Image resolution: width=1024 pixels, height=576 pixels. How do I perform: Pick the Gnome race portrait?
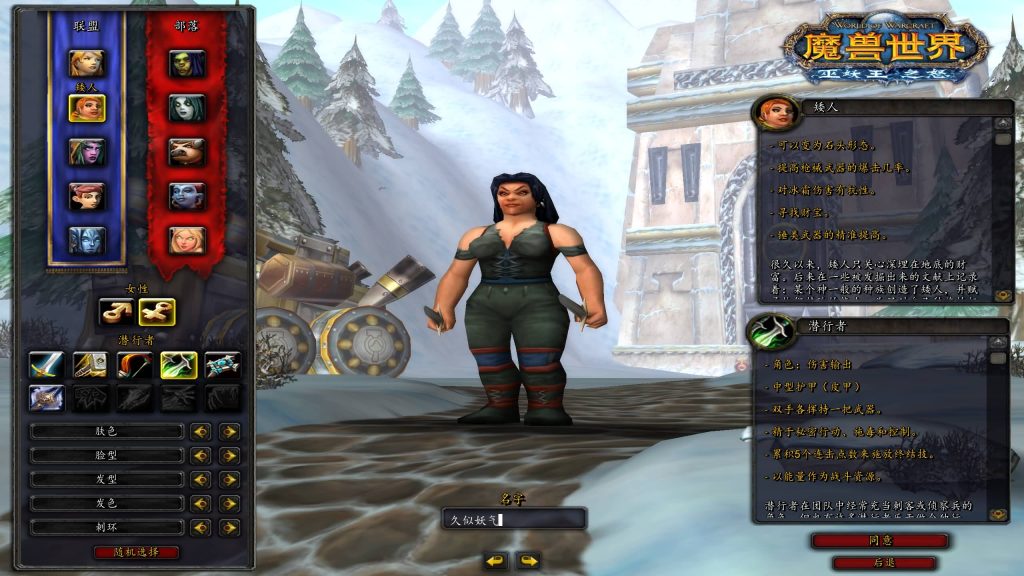[x=86, y=196]
